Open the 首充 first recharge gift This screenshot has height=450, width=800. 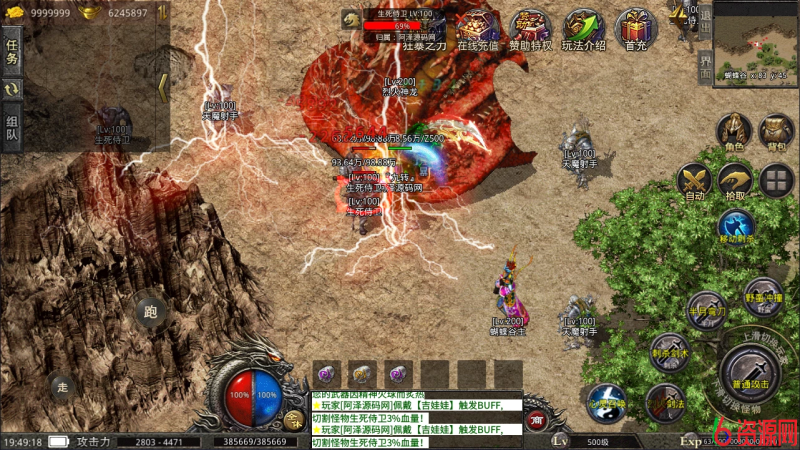pyautogui.click(x=636, y=30)
